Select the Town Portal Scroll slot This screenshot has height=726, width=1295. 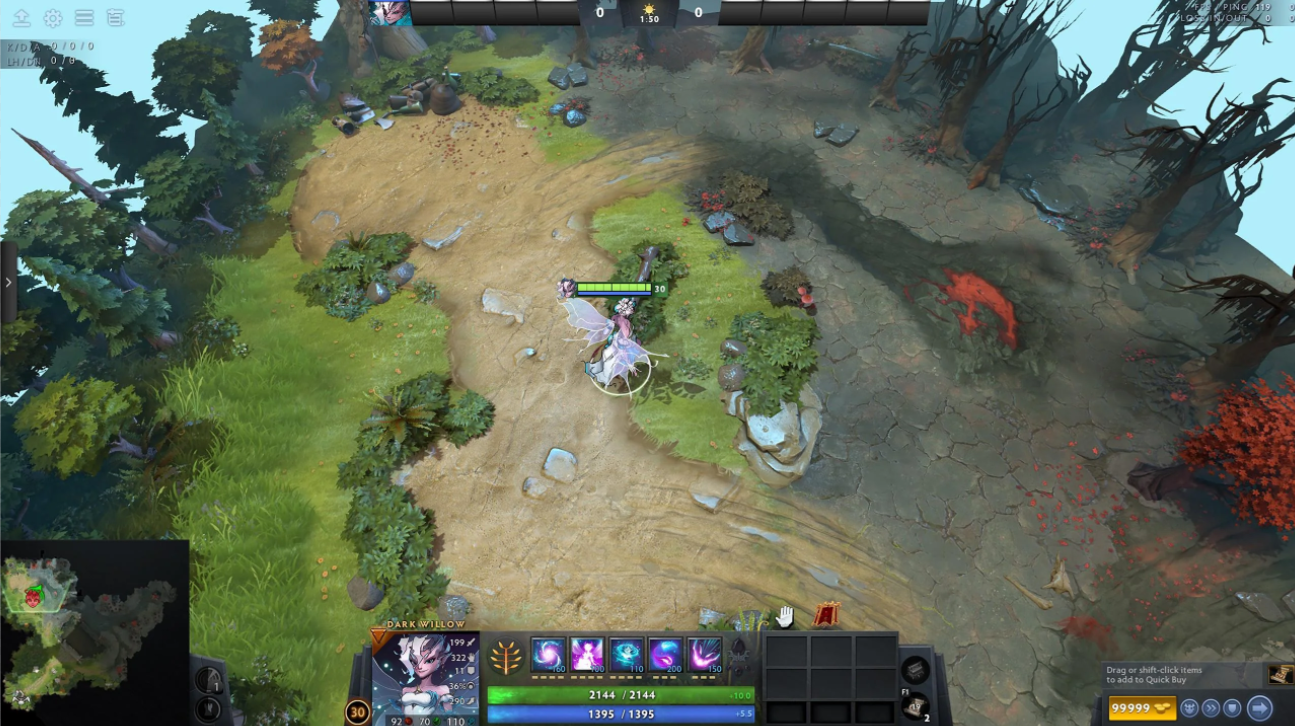[916, 707]
